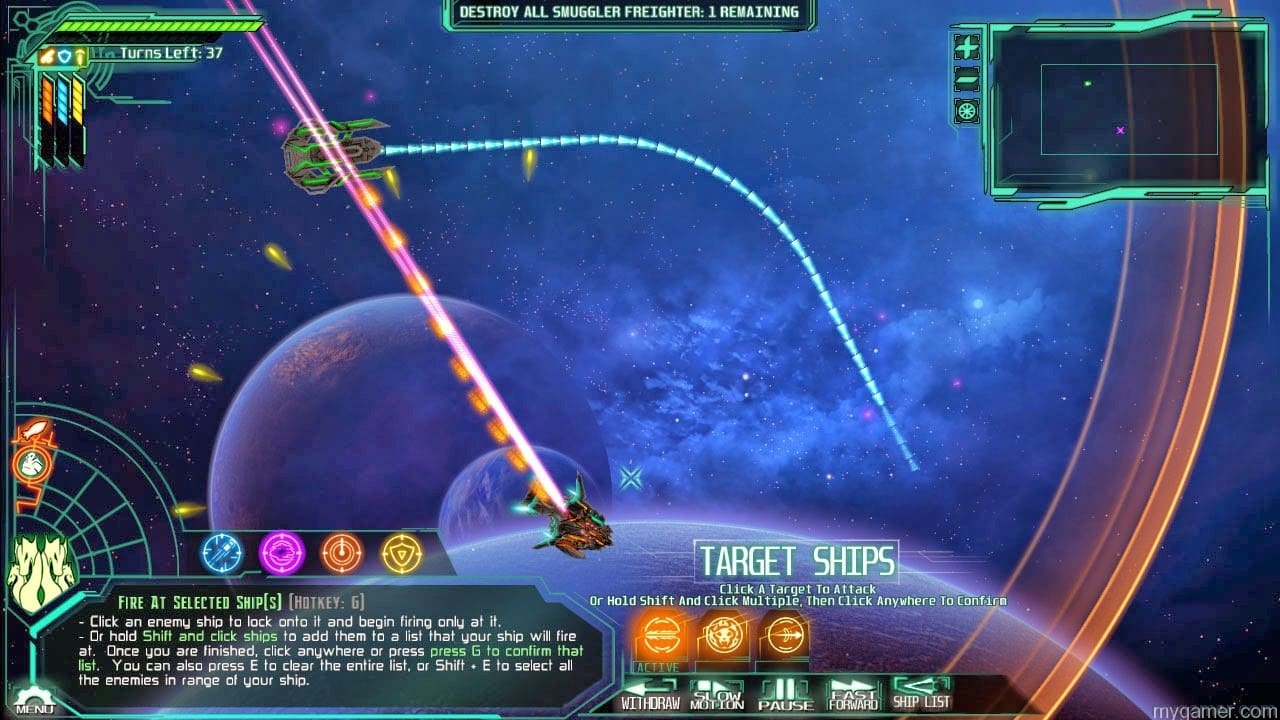The height and width of the screenshot is (720, 1280).
Task: Activate the blue missile ability icon
Action: coord(222,552)
